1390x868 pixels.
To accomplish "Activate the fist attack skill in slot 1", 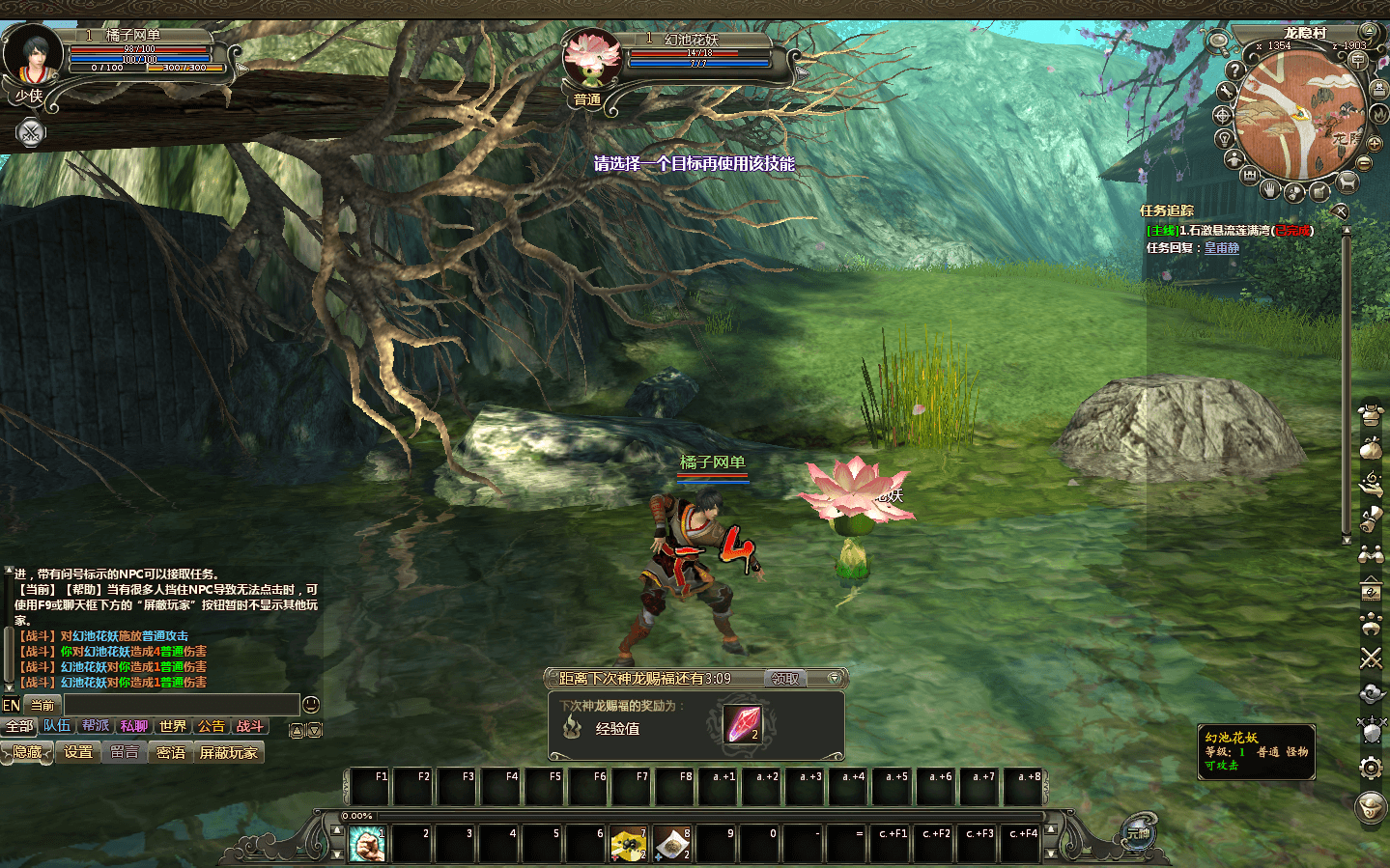I will (x=367, y=845).
